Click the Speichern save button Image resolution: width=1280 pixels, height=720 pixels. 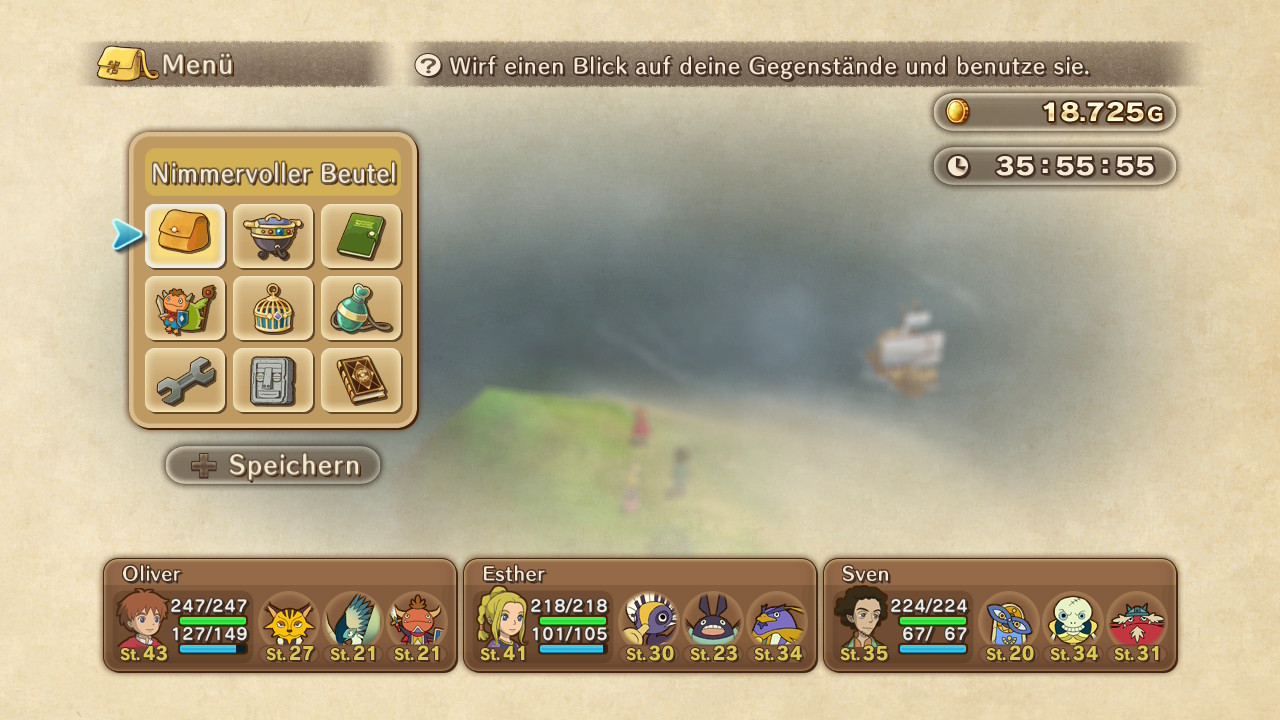(273, 465)
